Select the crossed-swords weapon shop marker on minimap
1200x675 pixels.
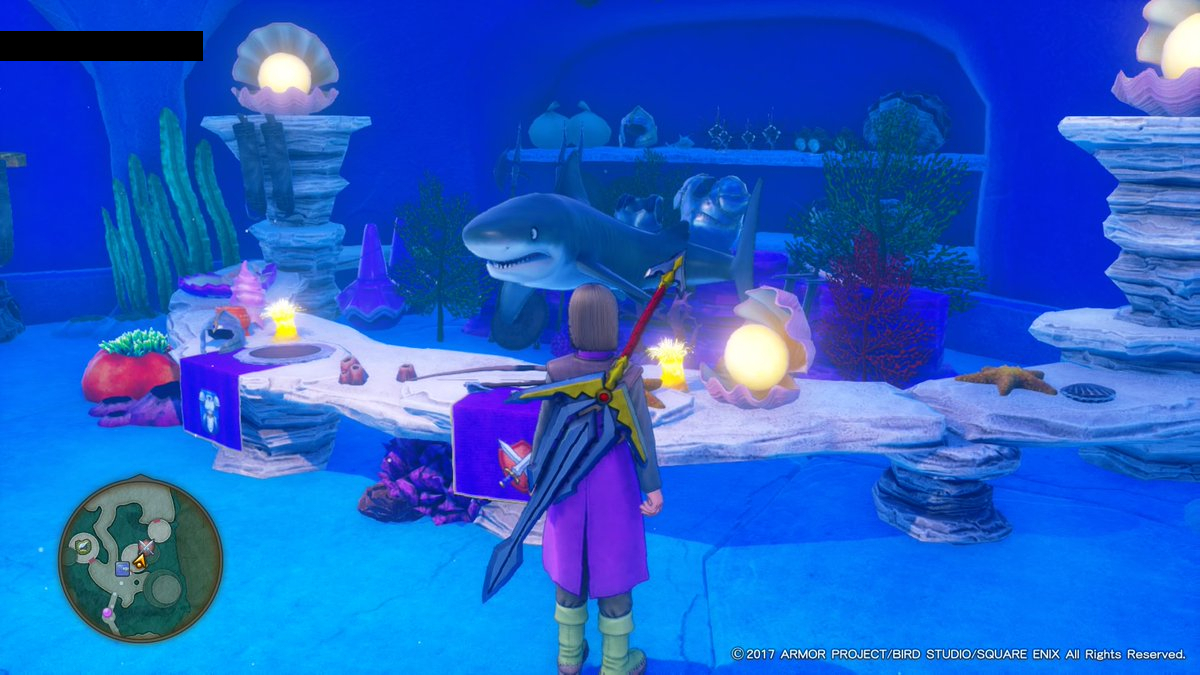[147, 547]
